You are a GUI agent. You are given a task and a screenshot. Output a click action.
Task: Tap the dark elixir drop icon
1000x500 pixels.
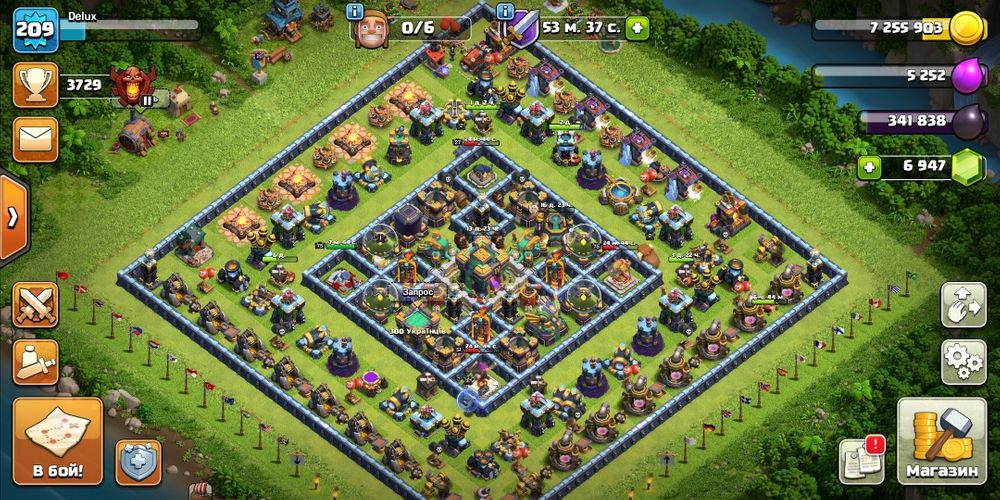tap(967, 120)
